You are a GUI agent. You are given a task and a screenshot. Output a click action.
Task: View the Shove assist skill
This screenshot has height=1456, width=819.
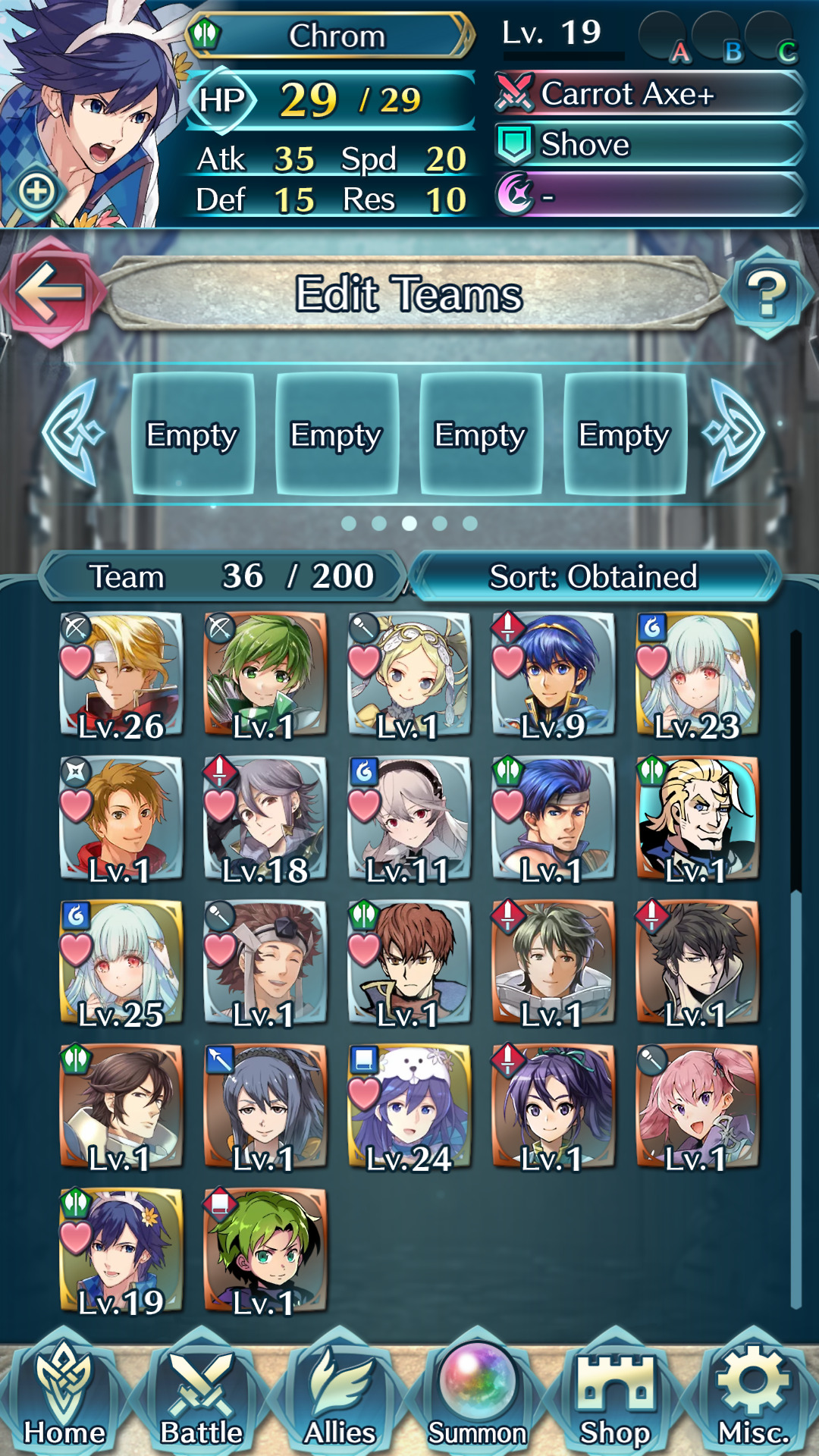[648, 144]
